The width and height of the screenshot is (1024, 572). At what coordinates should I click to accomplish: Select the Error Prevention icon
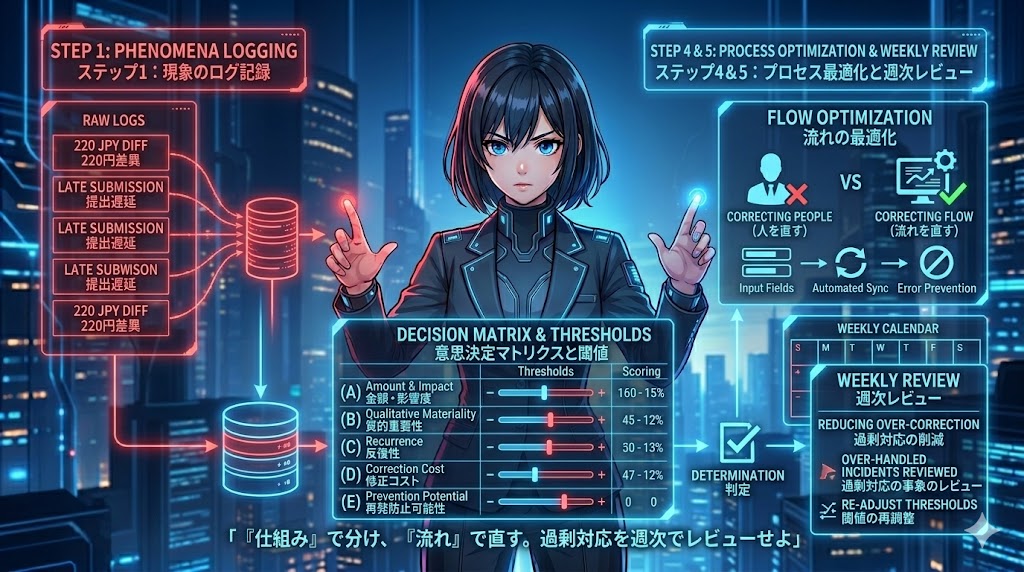pyautogui.click(x=935, y=263)
